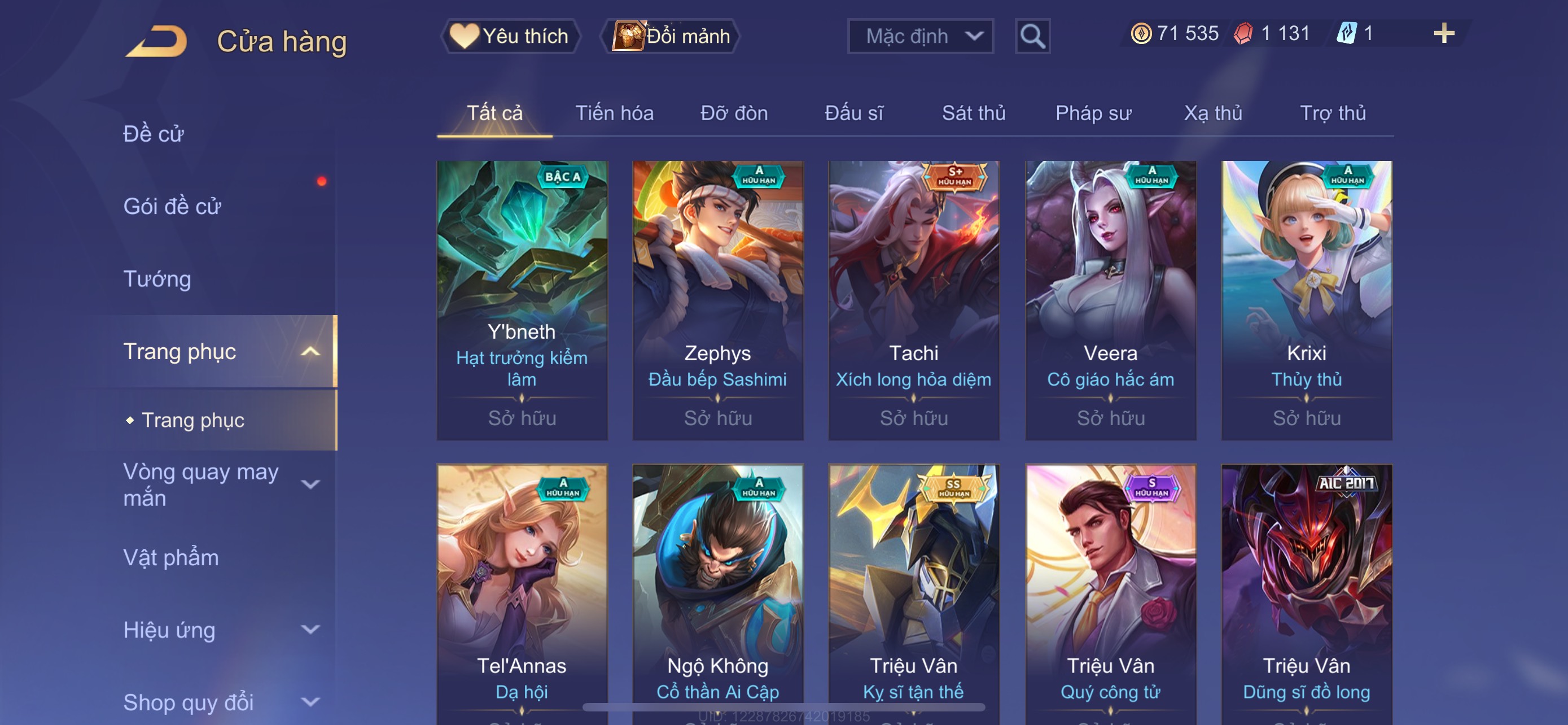Choose the Trợ thủ tab
Screen dimensions: 1568x725
pyautogui.click(x=1333, y=113)
